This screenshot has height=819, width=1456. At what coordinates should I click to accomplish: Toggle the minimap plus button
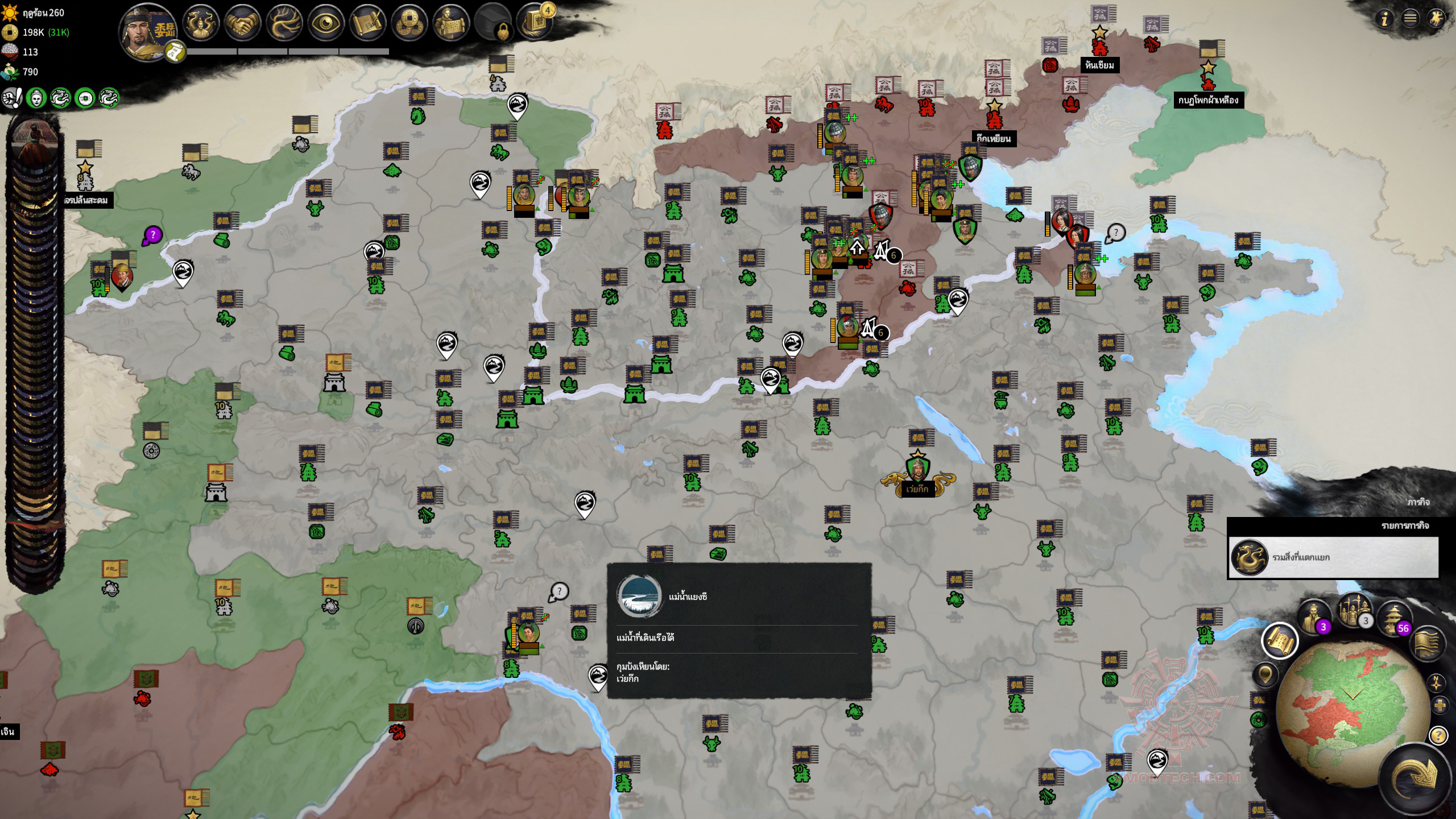[x=1440, y=706]
